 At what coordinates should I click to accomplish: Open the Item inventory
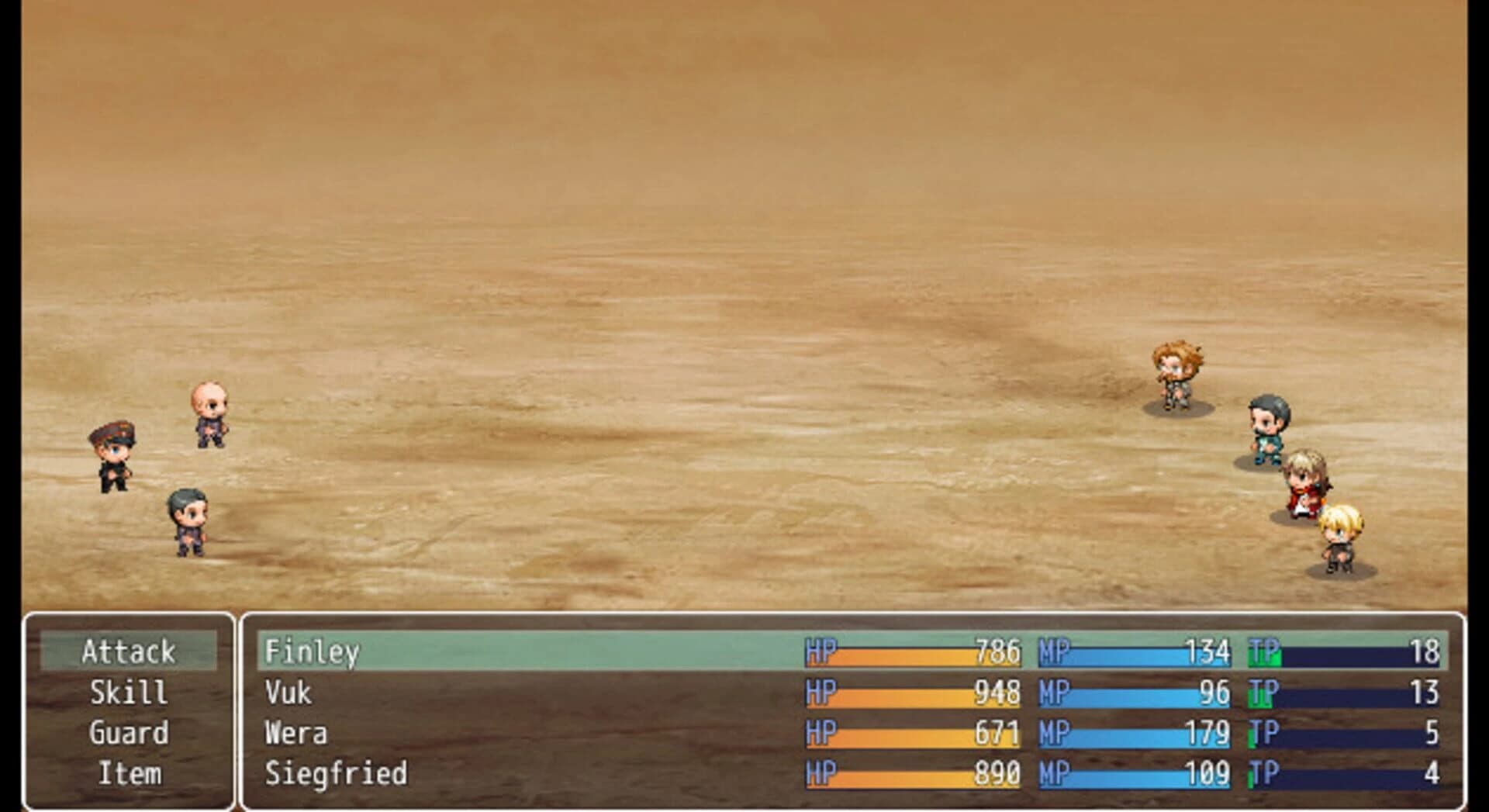(x=128, y=773)
